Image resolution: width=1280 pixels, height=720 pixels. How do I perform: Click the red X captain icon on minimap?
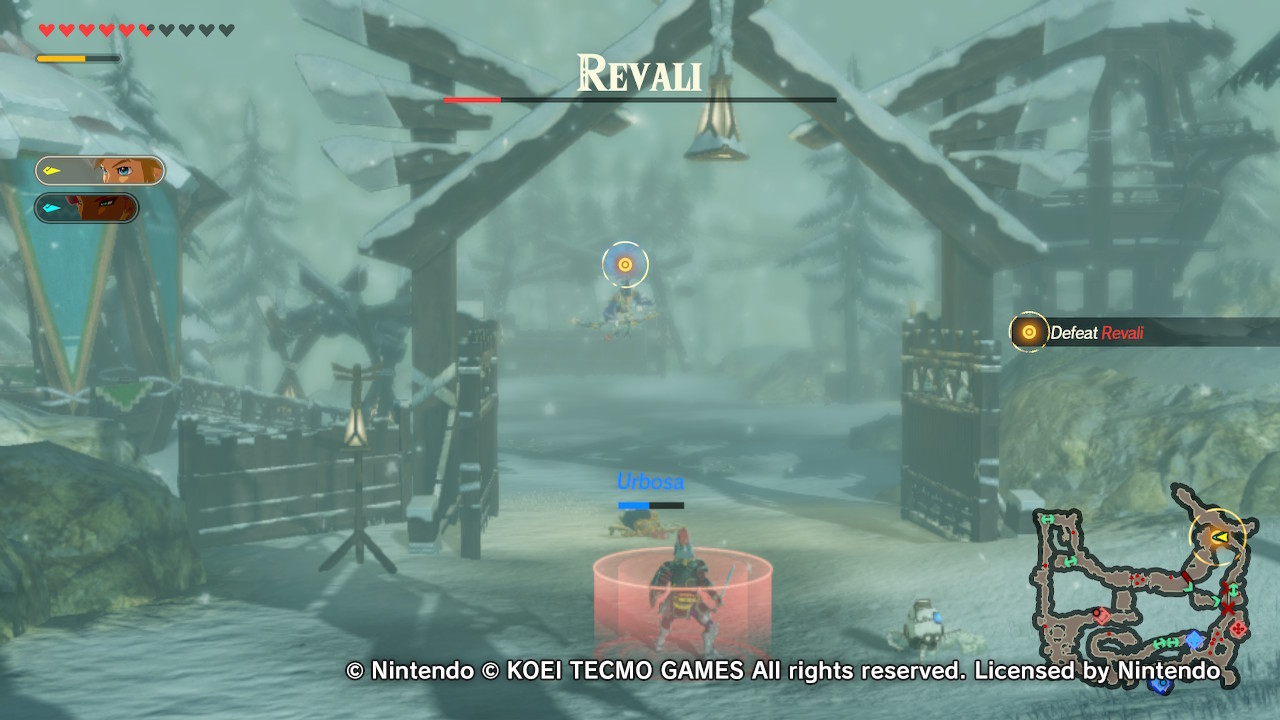(1228, 607)
